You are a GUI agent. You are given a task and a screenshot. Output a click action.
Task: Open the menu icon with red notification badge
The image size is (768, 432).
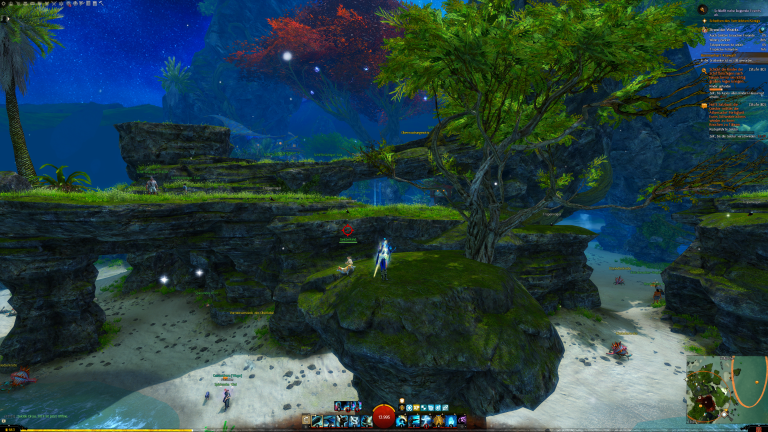tap(68, 4)
